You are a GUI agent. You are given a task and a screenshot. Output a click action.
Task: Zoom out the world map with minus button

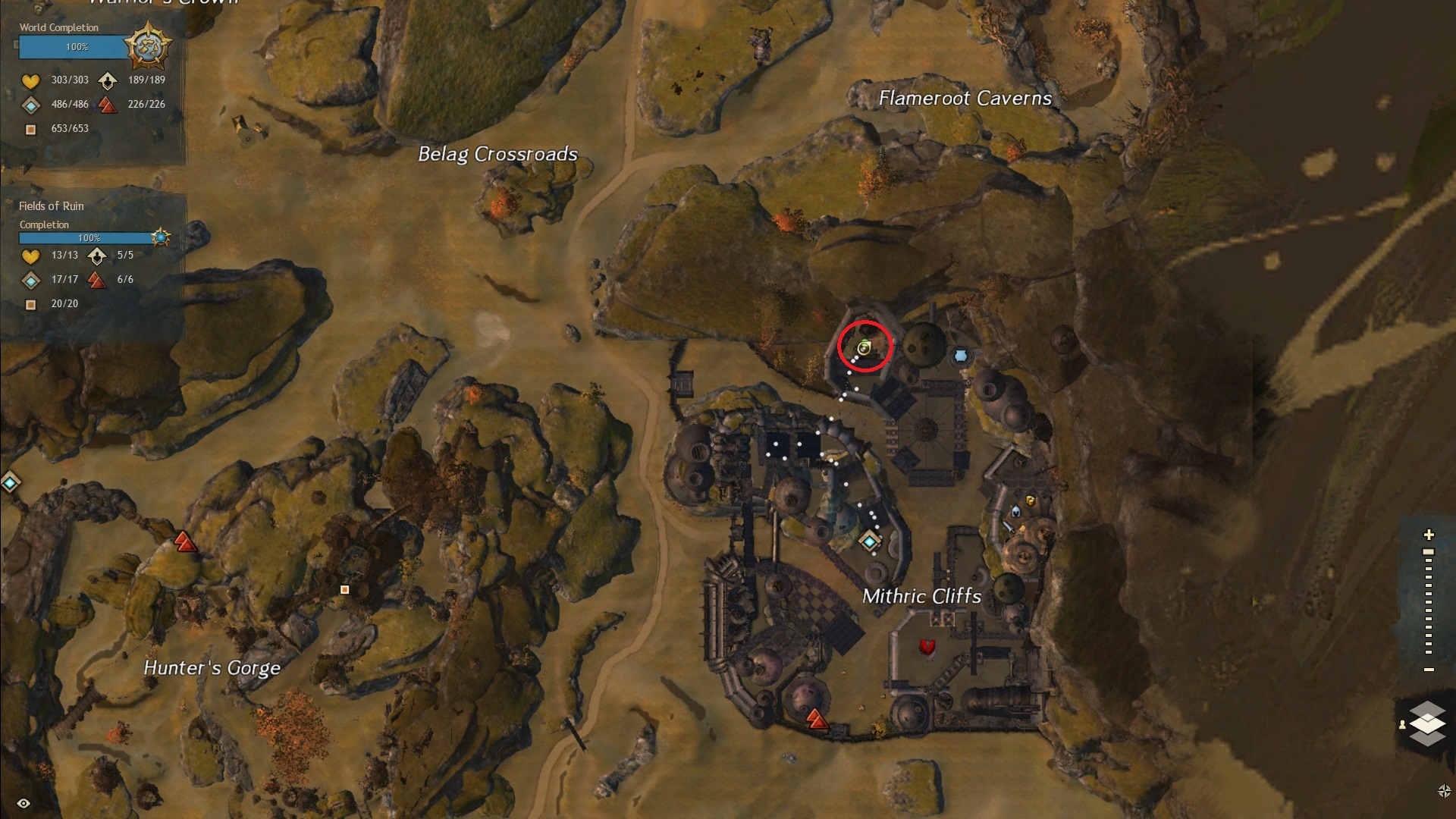point(1429,670)
